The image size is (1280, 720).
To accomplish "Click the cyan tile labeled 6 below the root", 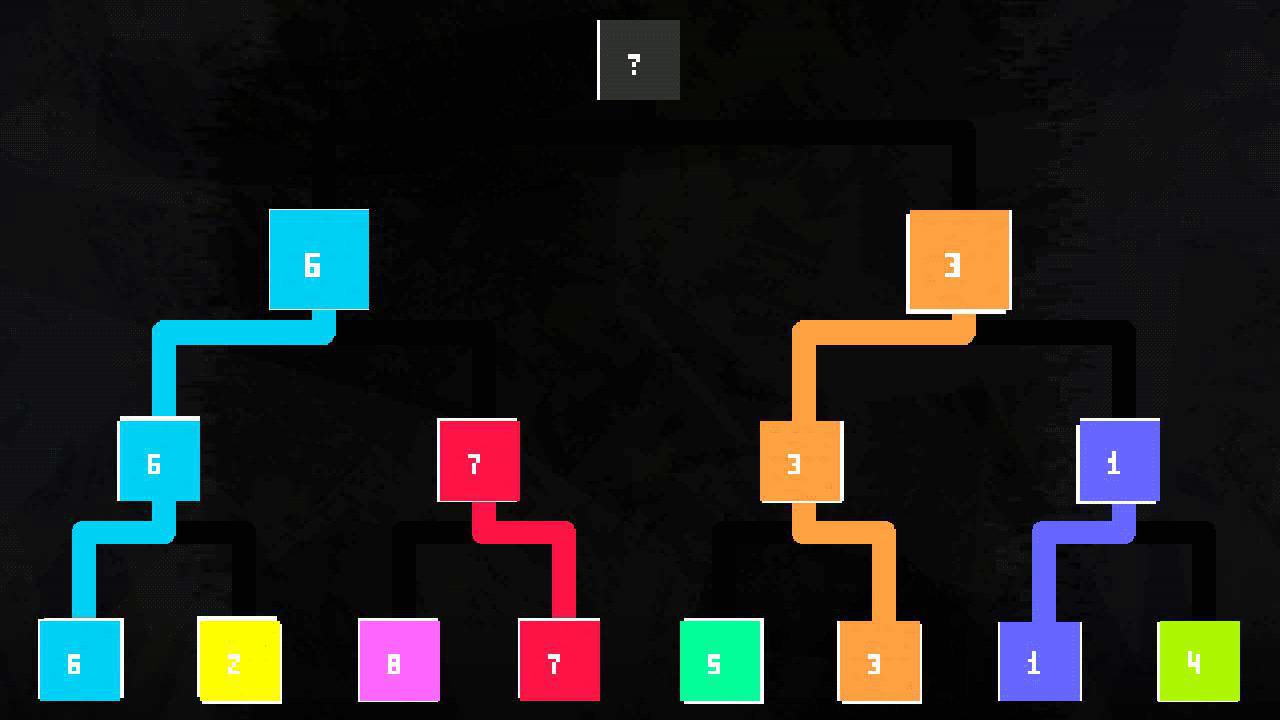I will [318, 260].
